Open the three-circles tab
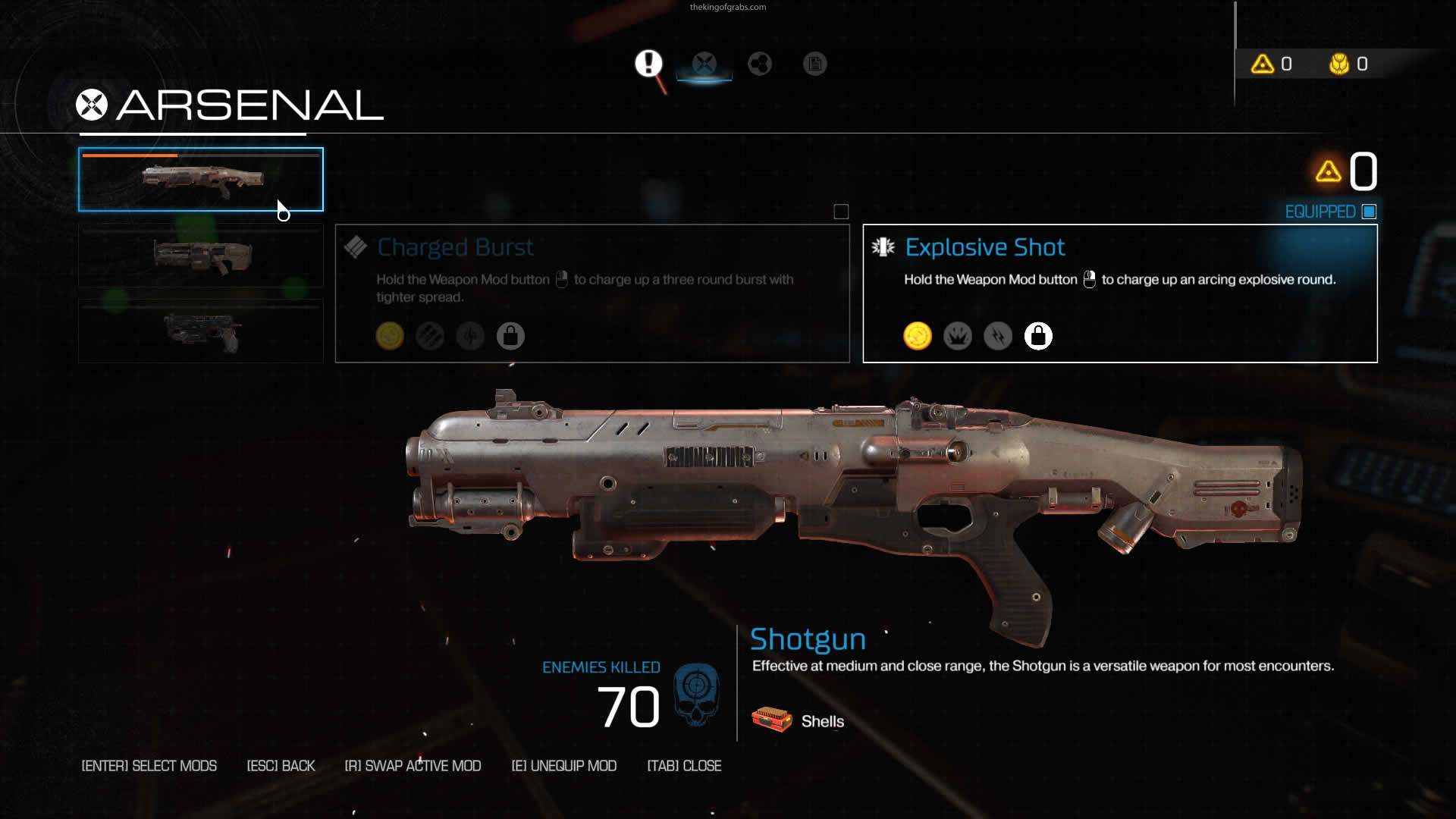The width and height of the screenshot is (1456, 819). tap(760, 64)
